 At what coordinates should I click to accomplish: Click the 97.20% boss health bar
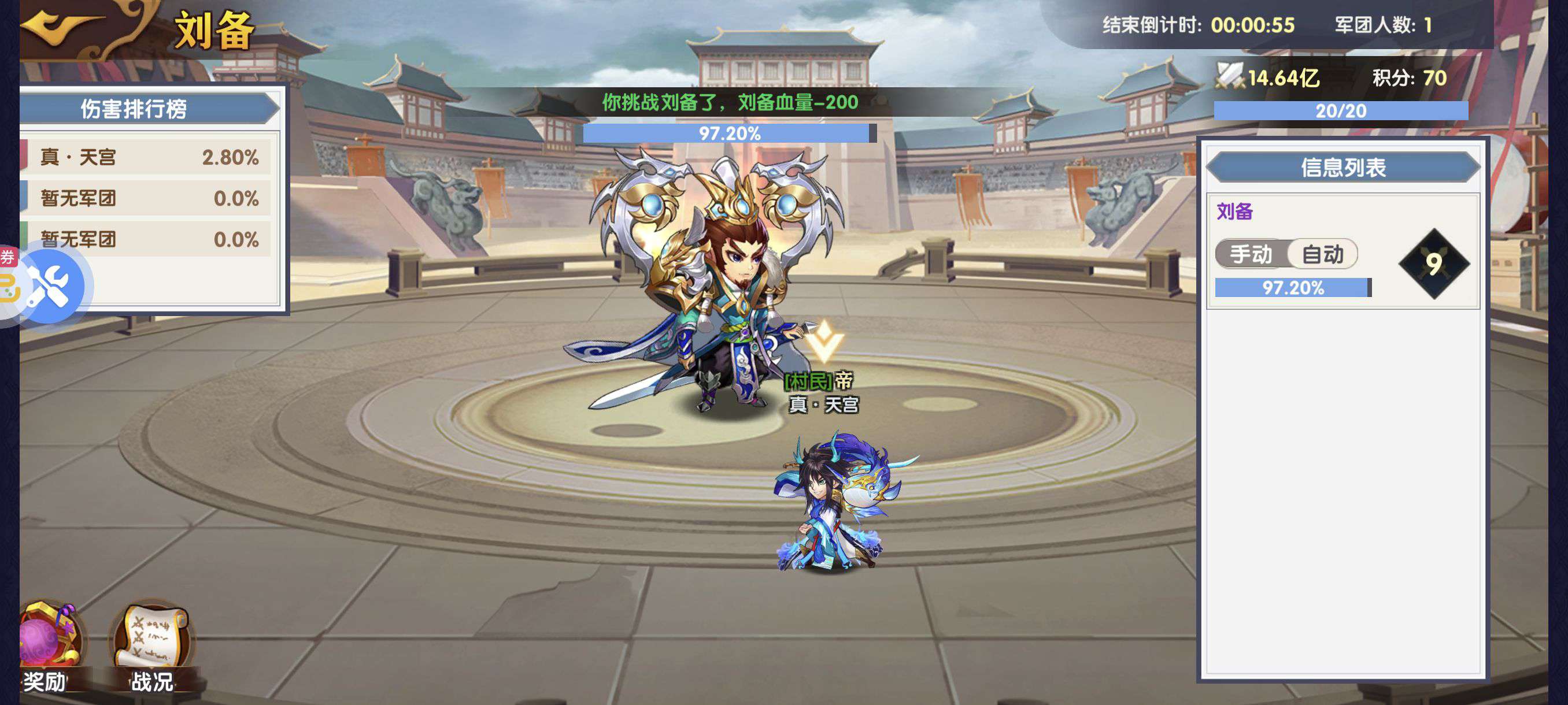coord(727,133)
